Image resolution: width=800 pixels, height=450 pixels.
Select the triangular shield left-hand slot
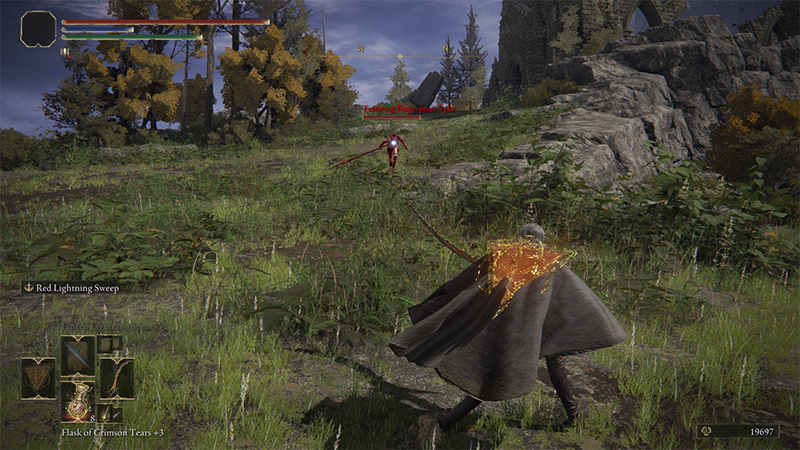pos(38,378)
